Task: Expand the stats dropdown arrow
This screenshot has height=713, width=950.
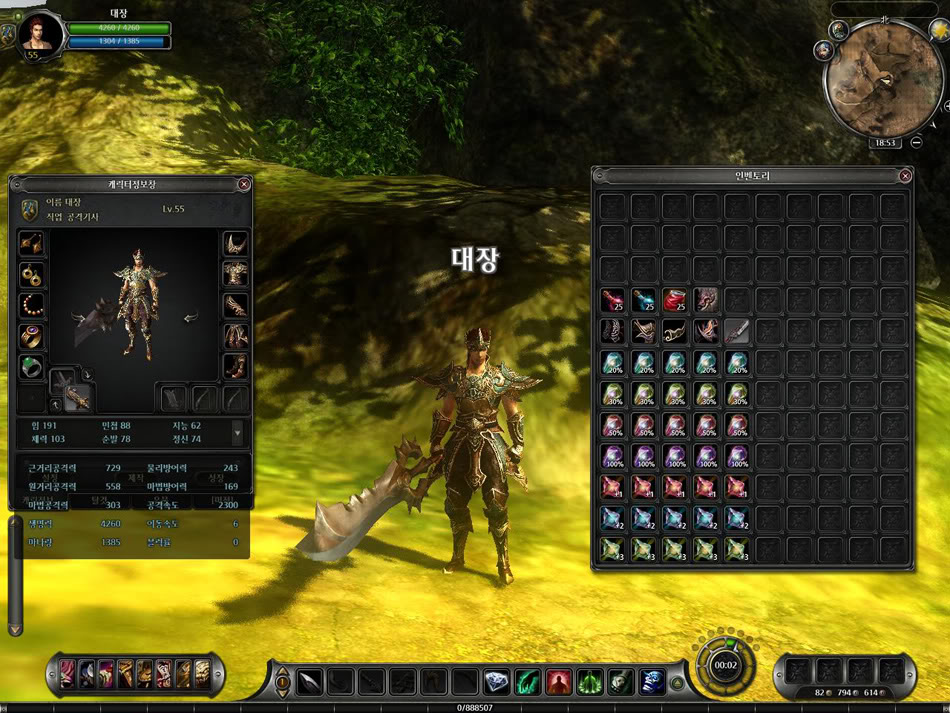Action: point(237,433)
